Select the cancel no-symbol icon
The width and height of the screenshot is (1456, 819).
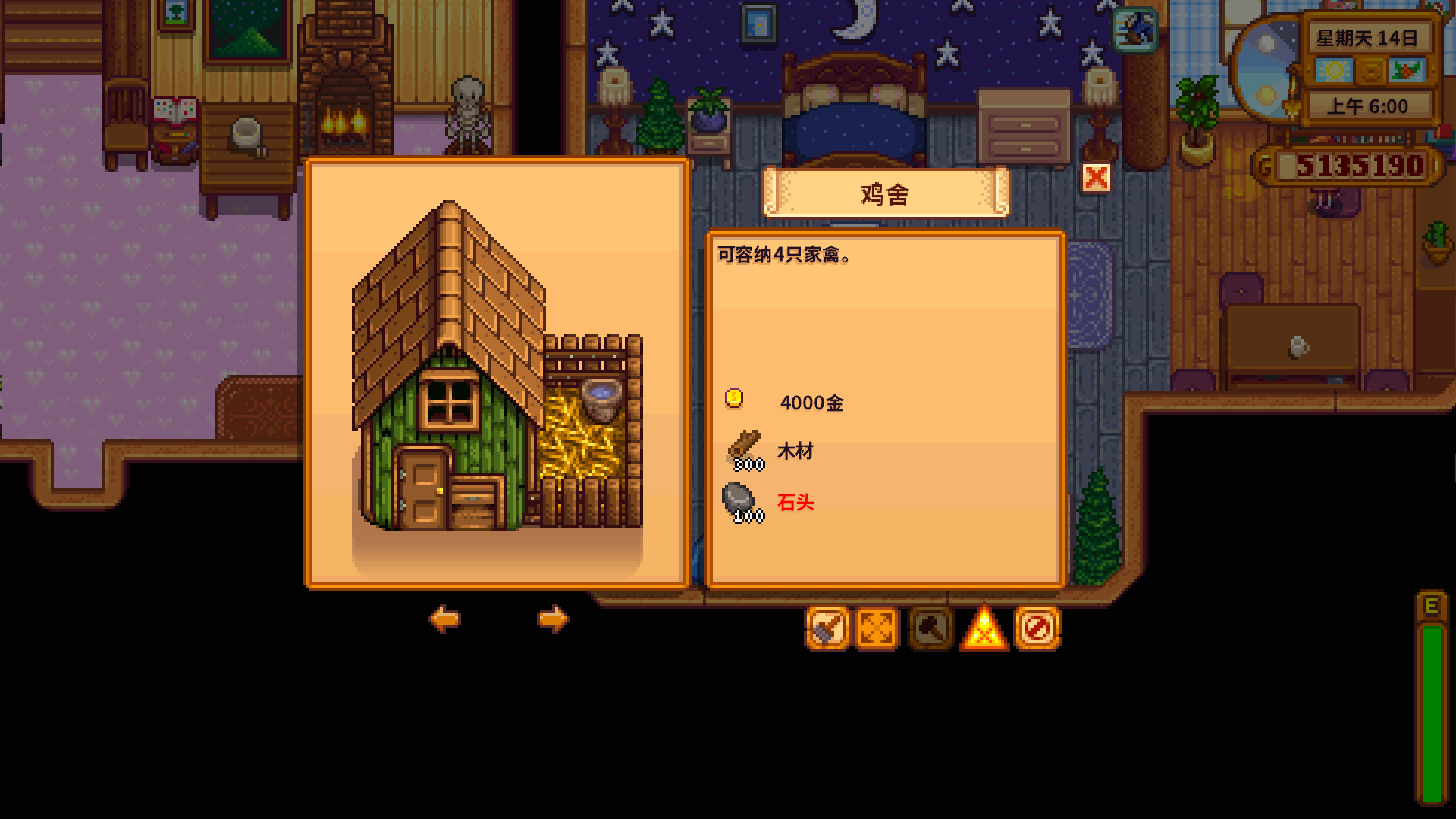(1037, 628)
